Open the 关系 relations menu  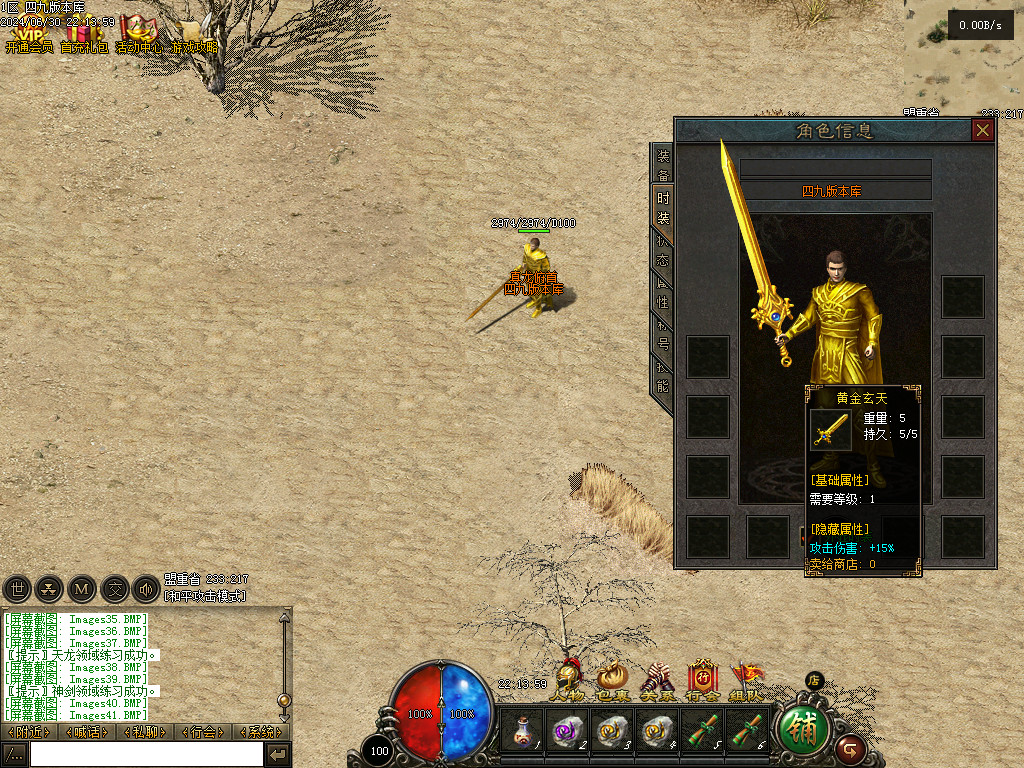[x=656, y=682]
